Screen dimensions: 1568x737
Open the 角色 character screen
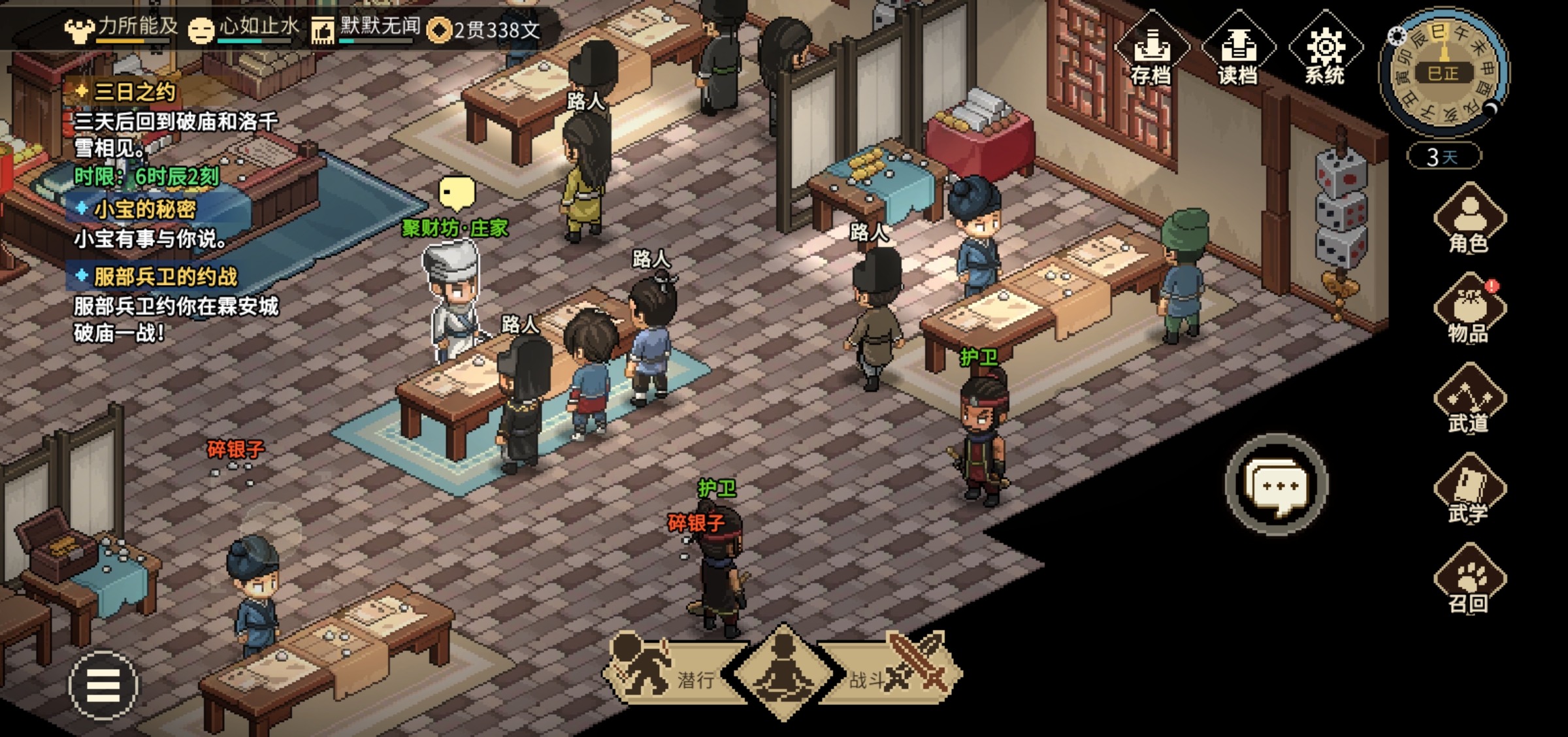click(x=1469, y=219)
